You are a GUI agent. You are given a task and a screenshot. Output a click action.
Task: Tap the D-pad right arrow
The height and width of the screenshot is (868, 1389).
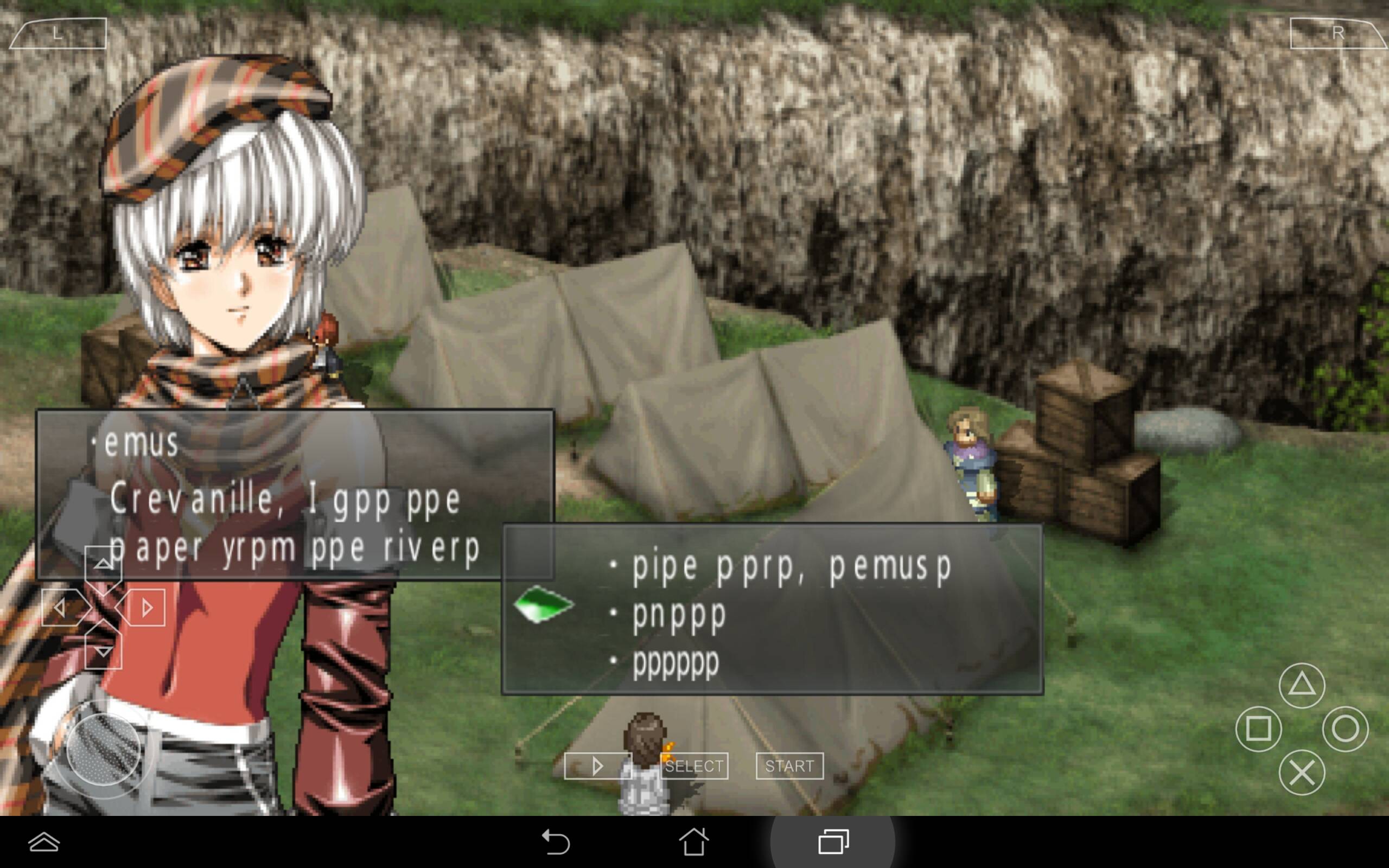tap(146, 608)
